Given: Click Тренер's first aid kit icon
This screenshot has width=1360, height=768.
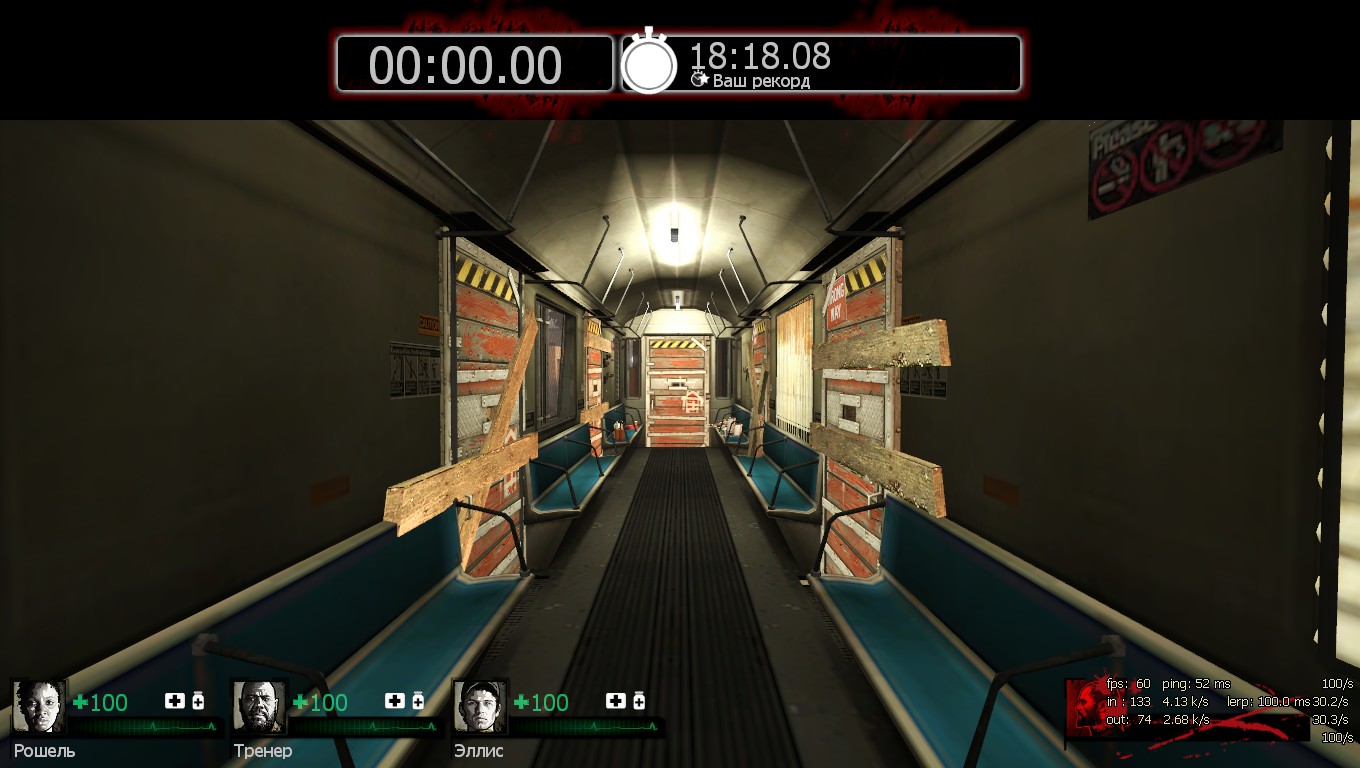Looking at the screenshot, I should point(395,701).
